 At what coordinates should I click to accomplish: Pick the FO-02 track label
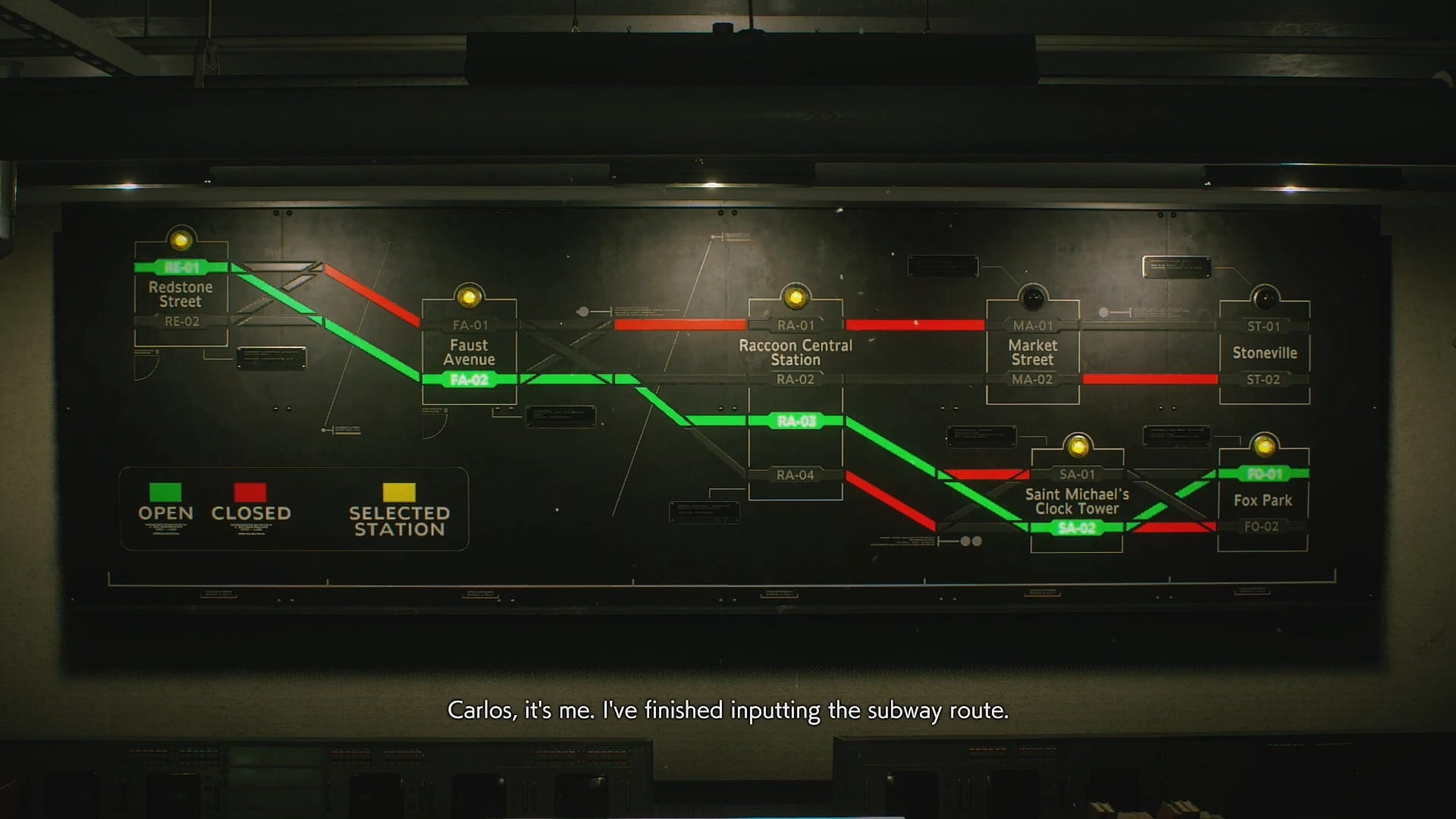pyautogui.click(x=1262, y=526)
